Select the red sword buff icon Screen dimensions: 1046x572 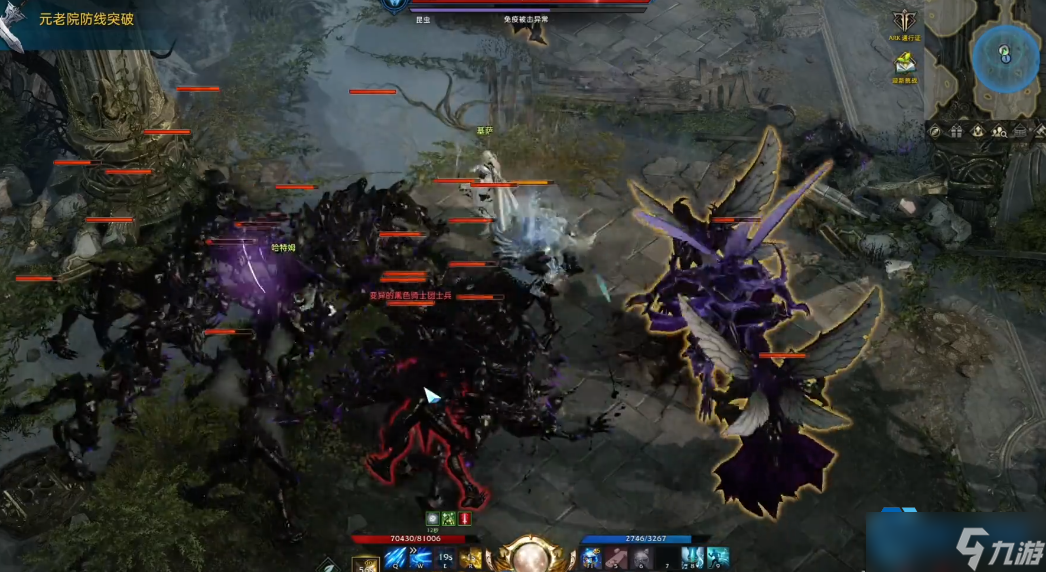coord(465,518)
